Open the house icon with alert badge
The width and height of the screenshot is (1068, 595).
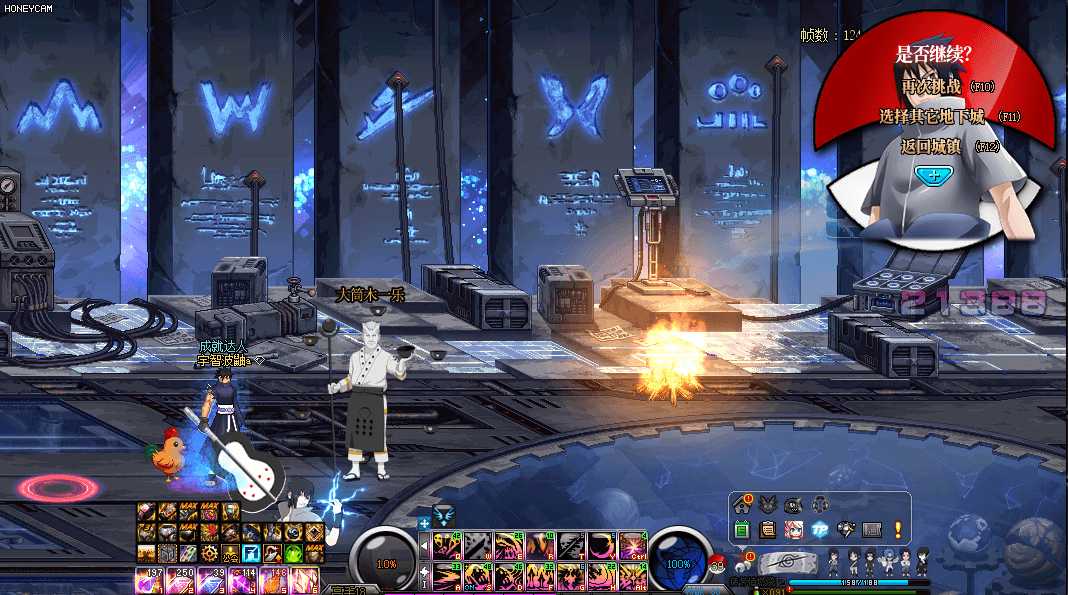(x=742, y=503)
